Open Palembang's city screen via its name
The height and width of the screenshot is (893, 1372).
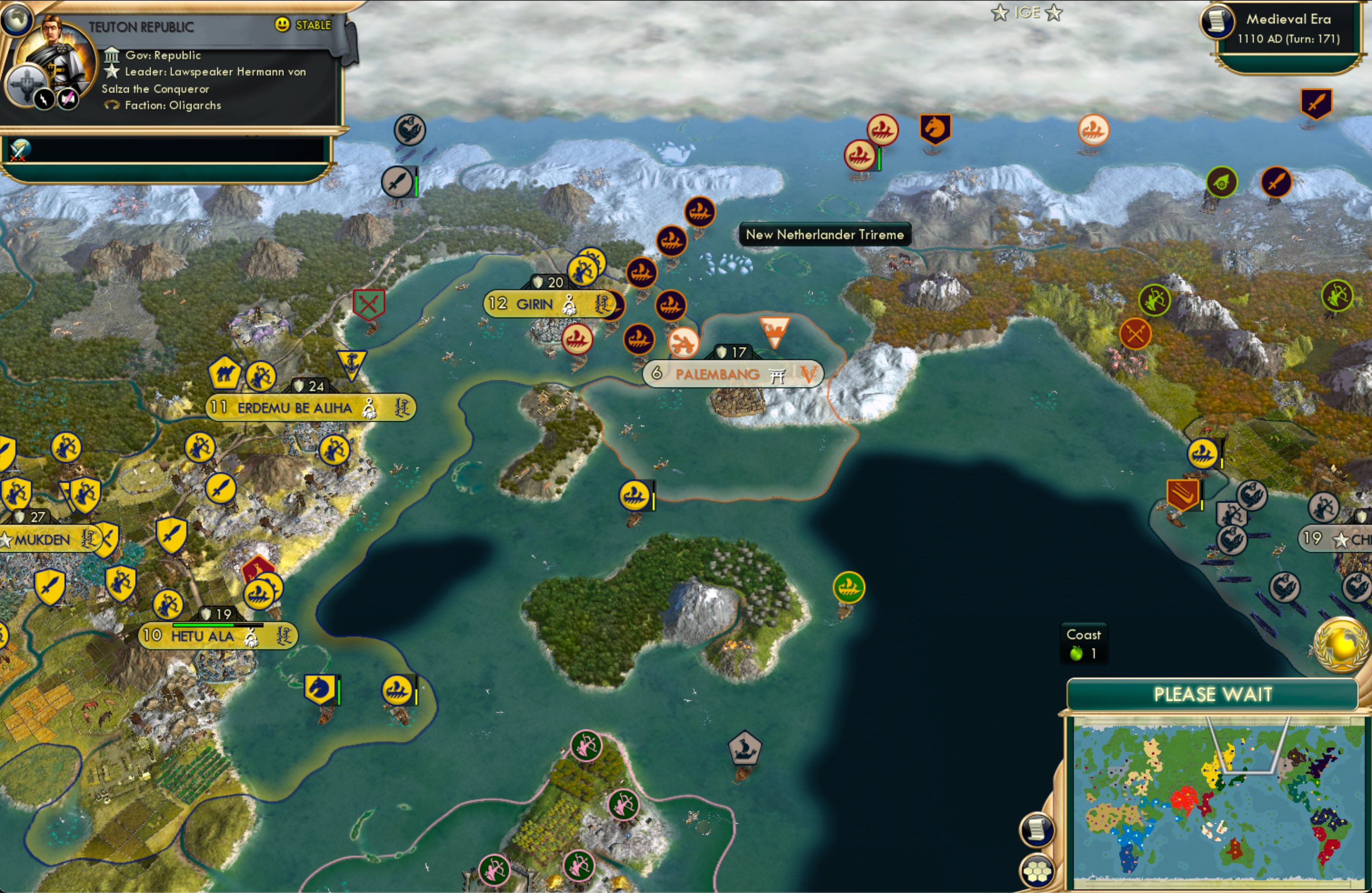coord(717,374)
